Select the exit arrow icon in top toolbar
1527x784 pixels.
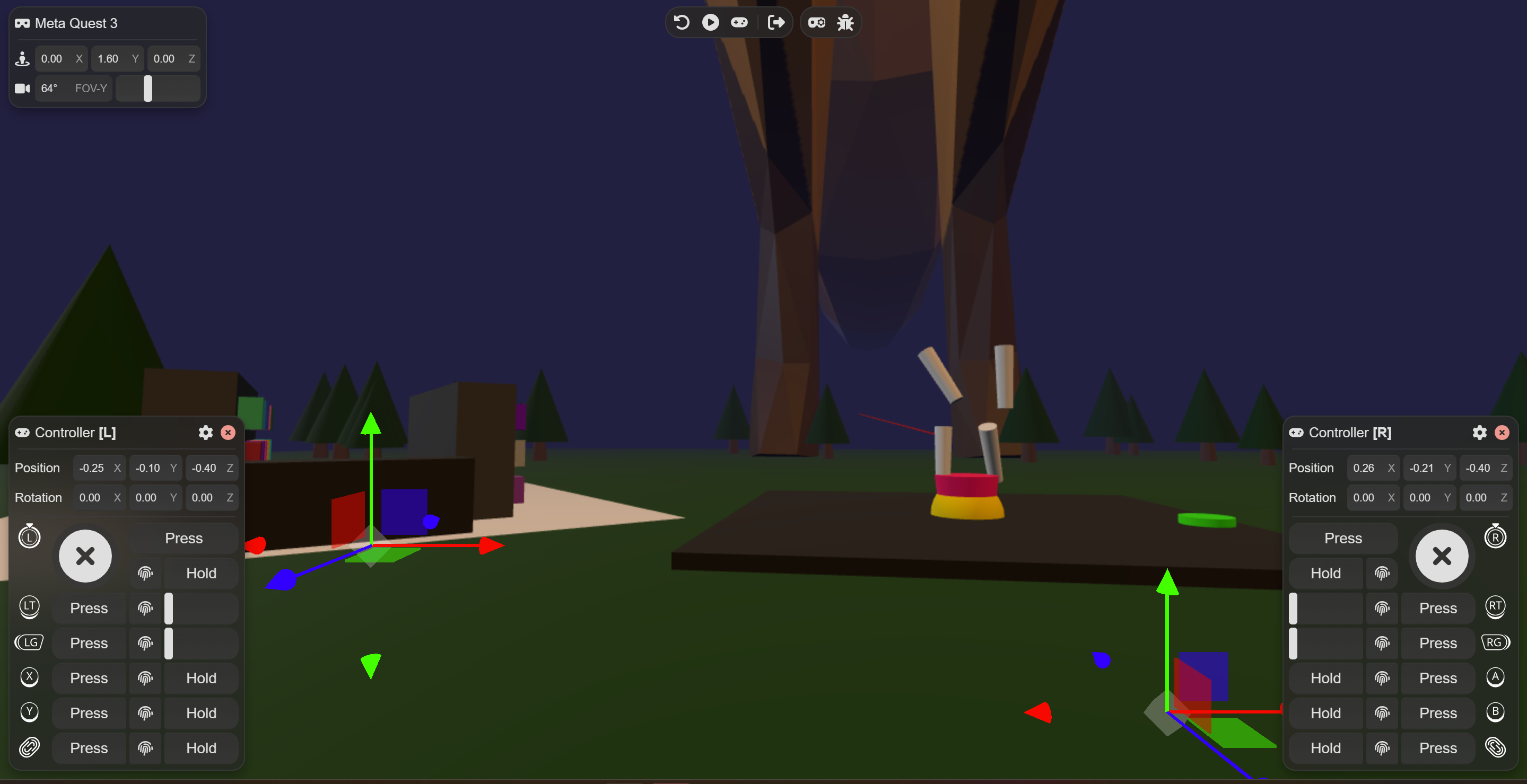[775, 22]
